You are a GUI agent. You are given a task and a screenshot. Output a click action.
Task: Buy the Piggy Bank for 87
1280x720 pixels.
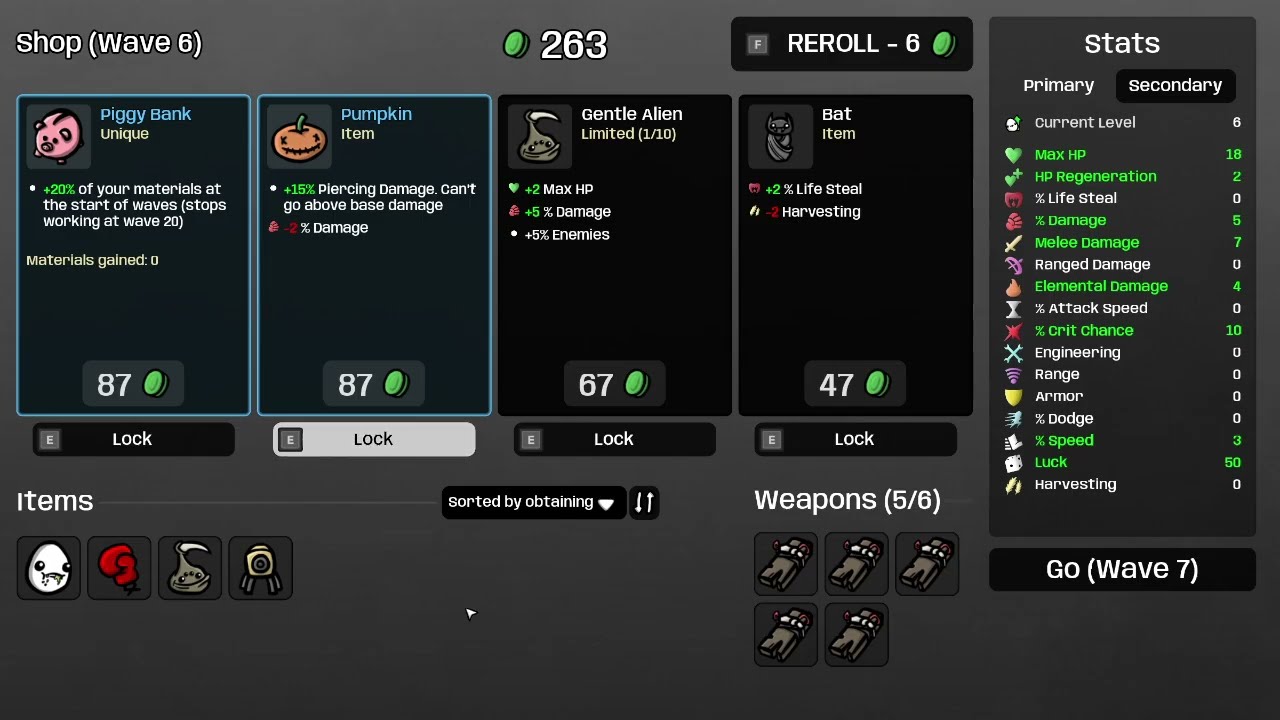133,385
